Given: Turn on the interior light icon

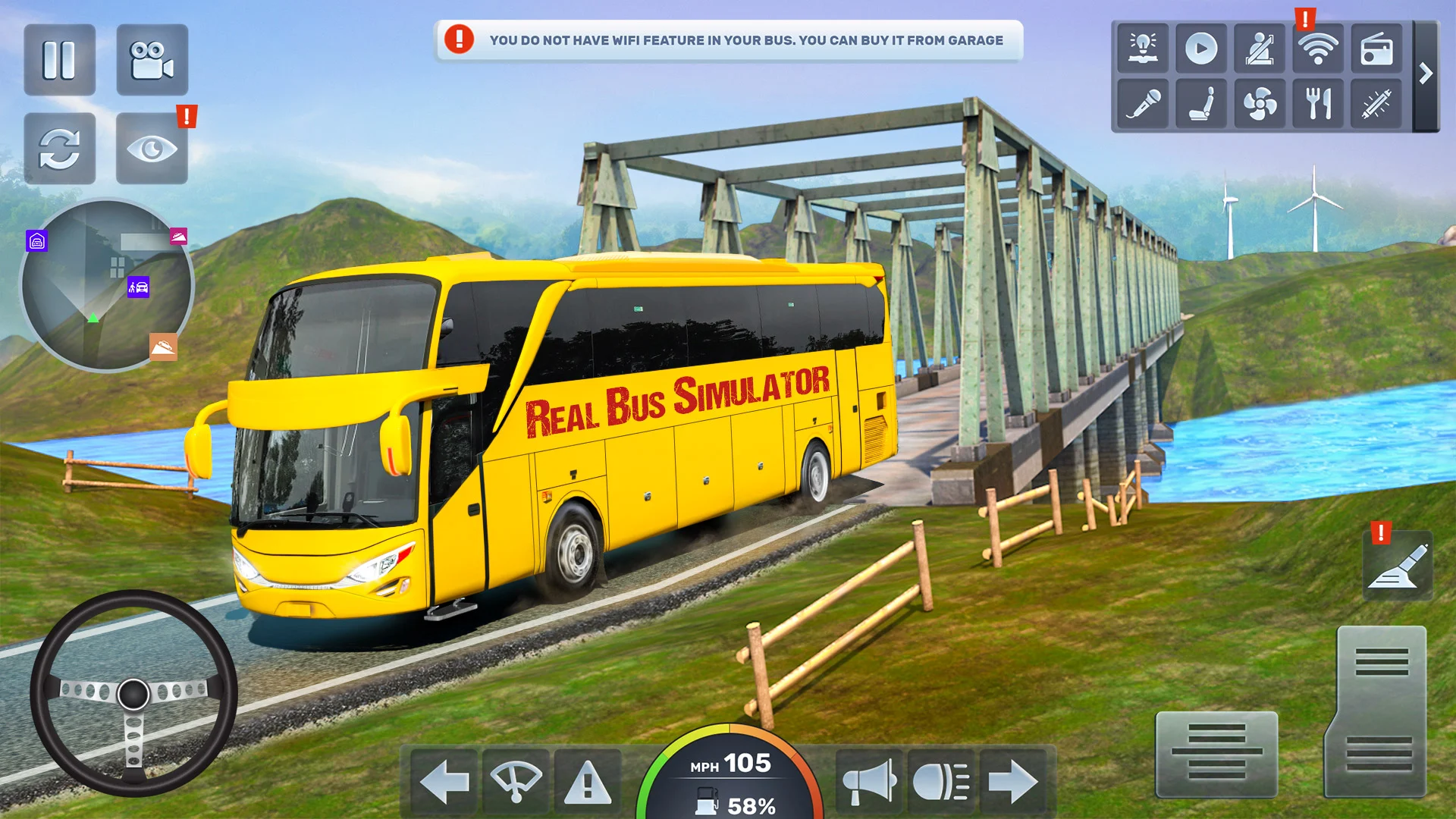Looking at the screenshot, I should [x=1143, y=49].
